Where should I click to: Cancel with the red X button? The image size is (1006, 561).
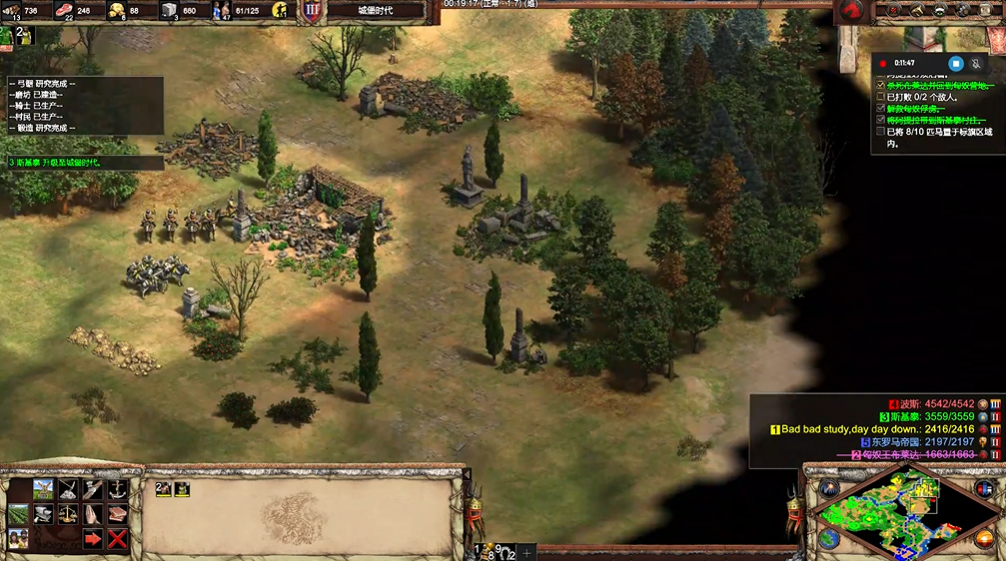tap(117, 539)
